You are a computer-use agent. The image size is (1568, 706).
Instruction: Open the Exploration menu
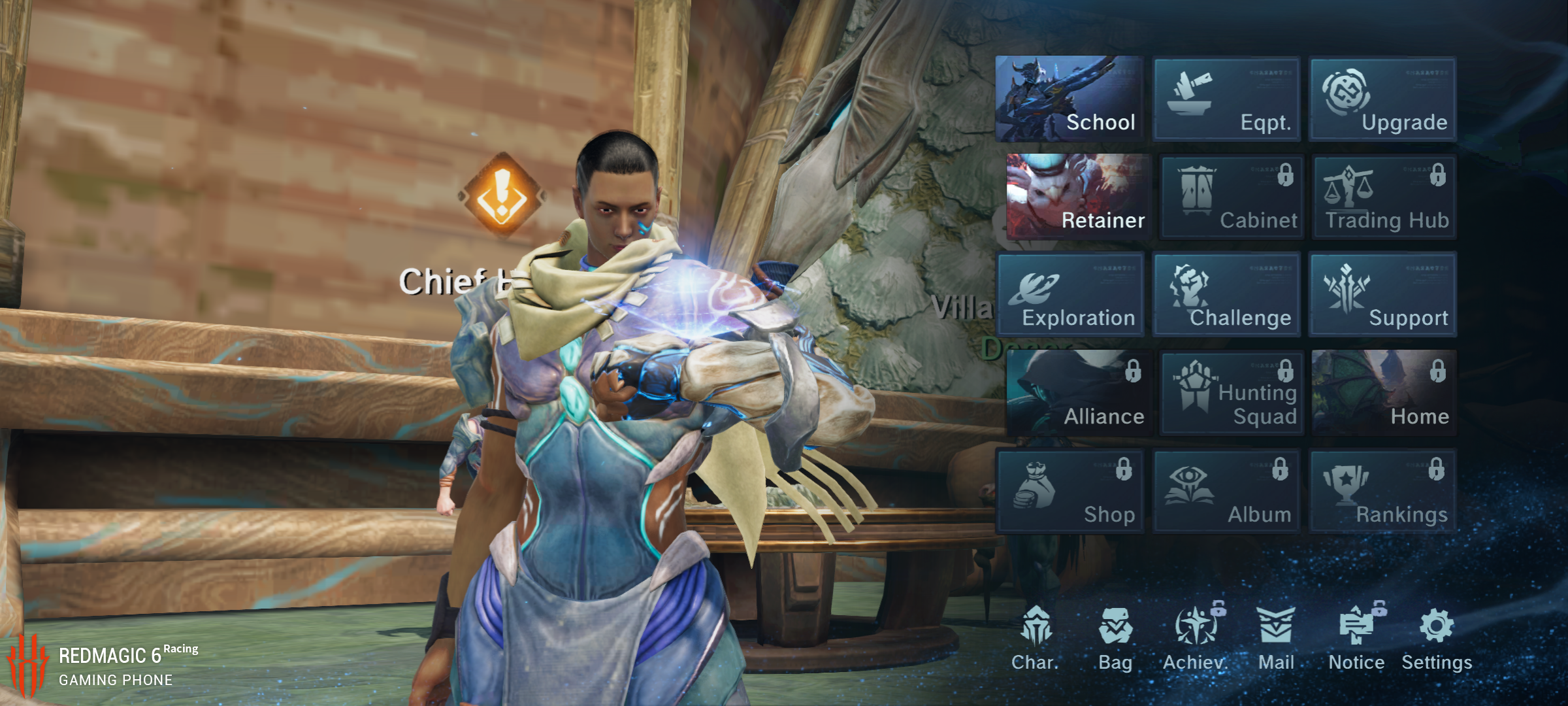[1070, 295]
